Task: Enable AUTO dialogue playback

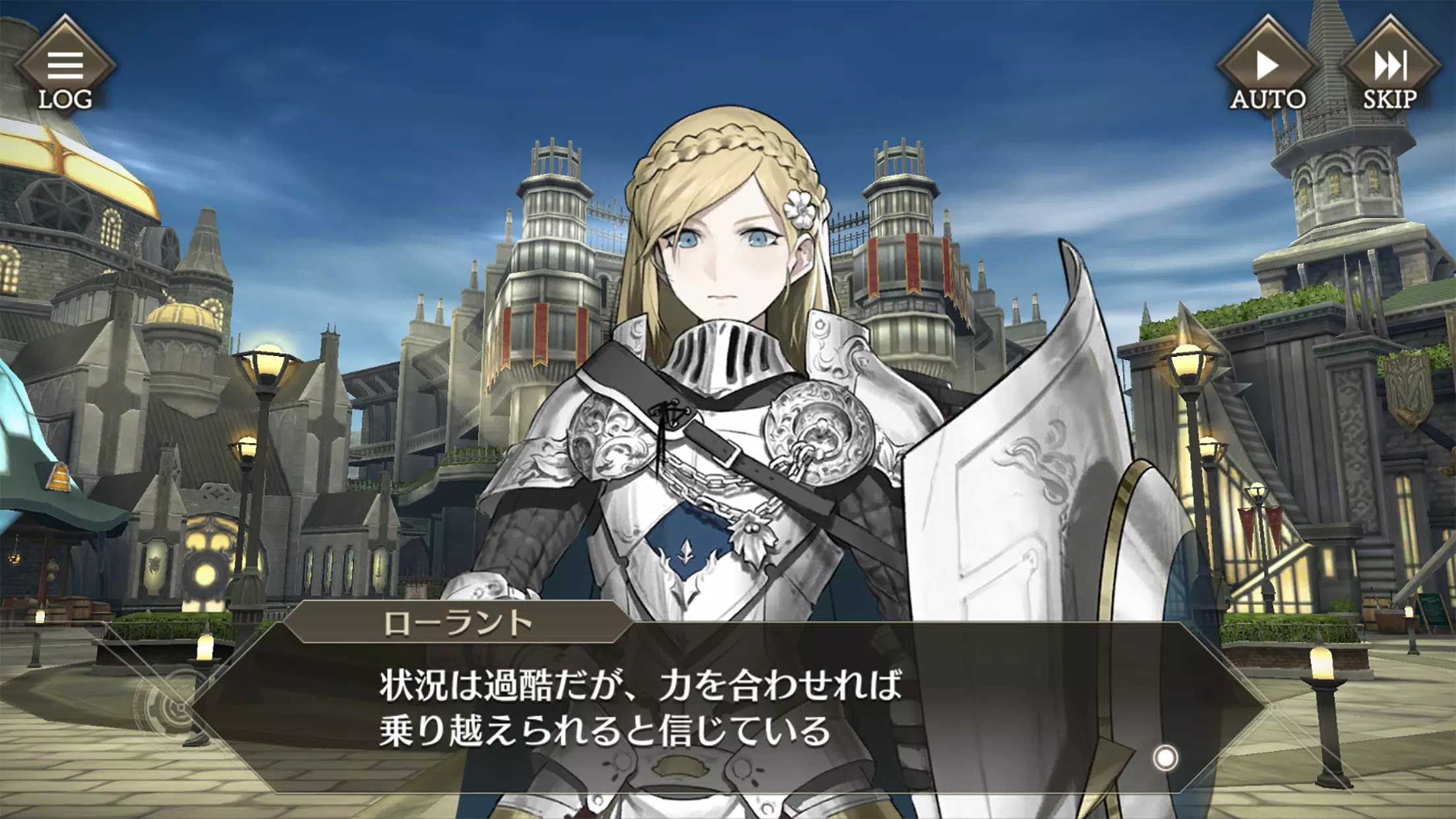Action: [x=1267, y=69]
